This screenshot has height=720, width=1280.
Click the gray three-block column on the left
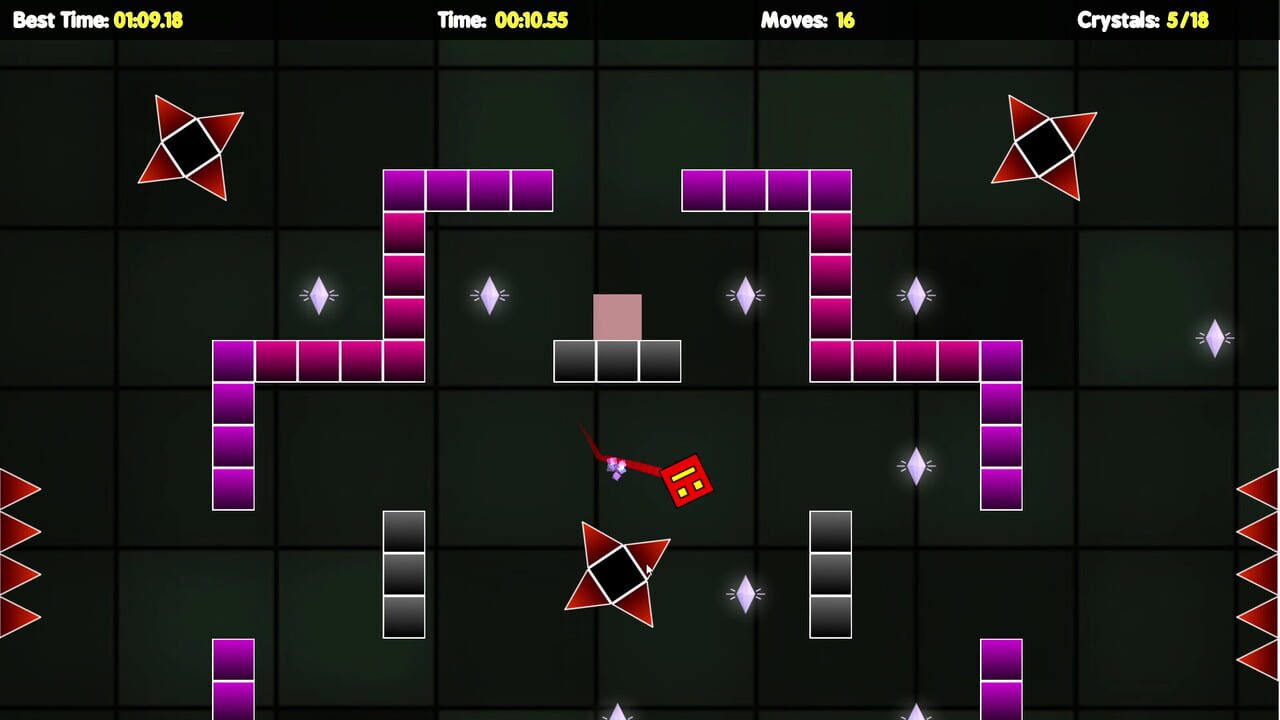(404, 573)
